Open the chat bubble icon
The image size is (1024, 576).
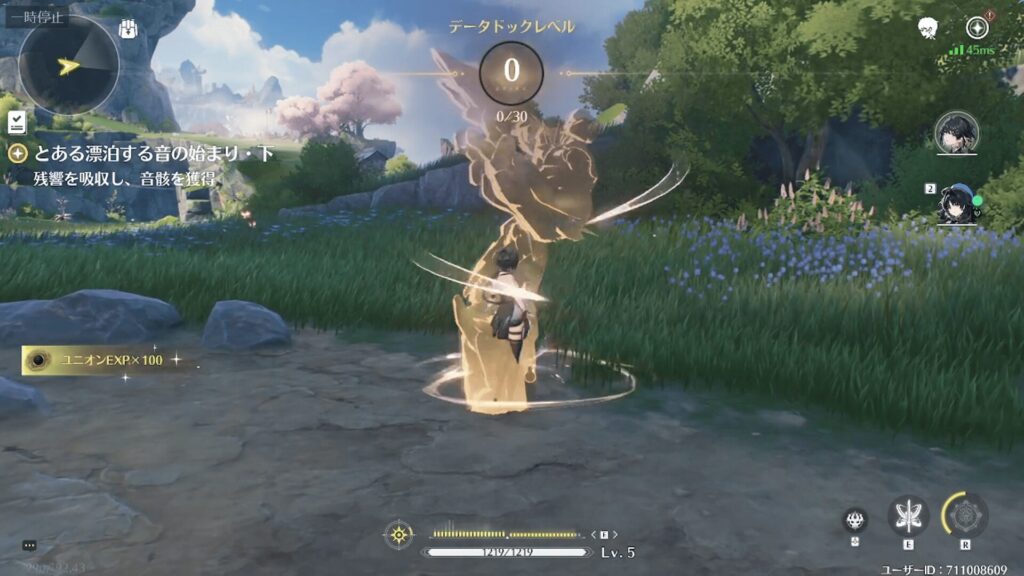(29, 545)
